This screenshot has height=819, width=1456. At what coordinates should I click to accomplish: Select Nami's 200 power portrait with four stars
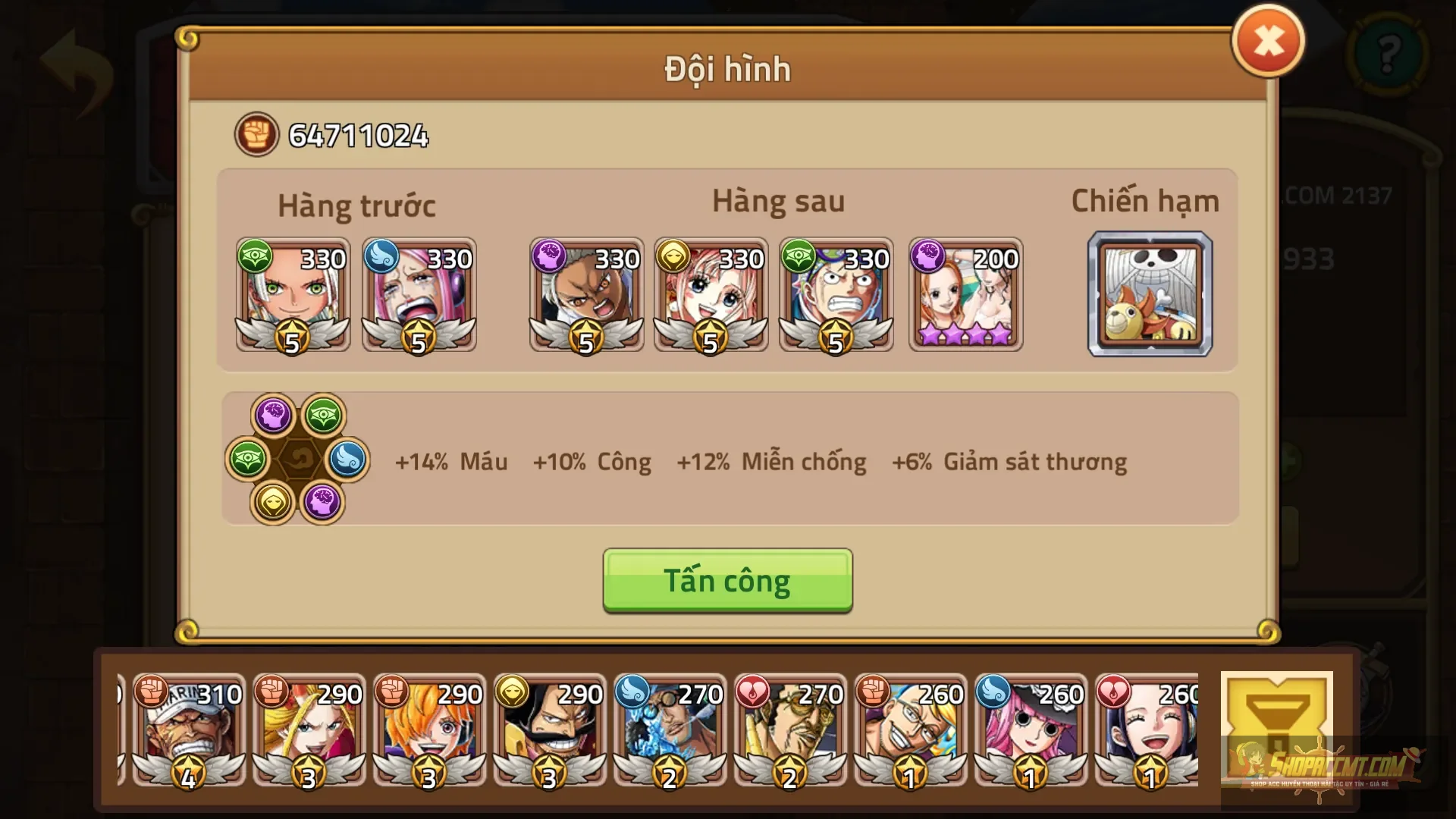[x=965, y=296]
